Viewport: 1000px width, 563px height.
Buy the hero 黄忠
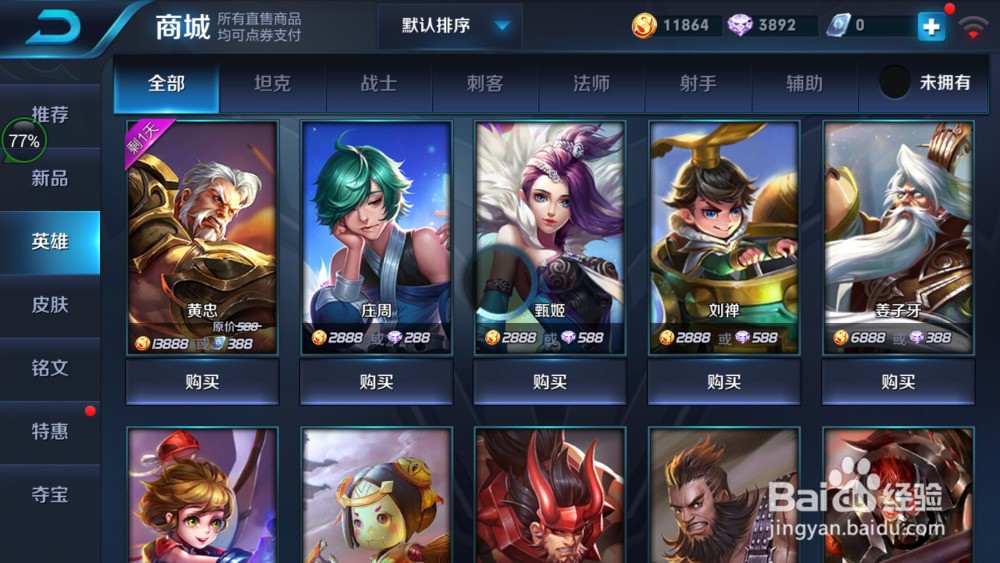[x=202, y=382]
